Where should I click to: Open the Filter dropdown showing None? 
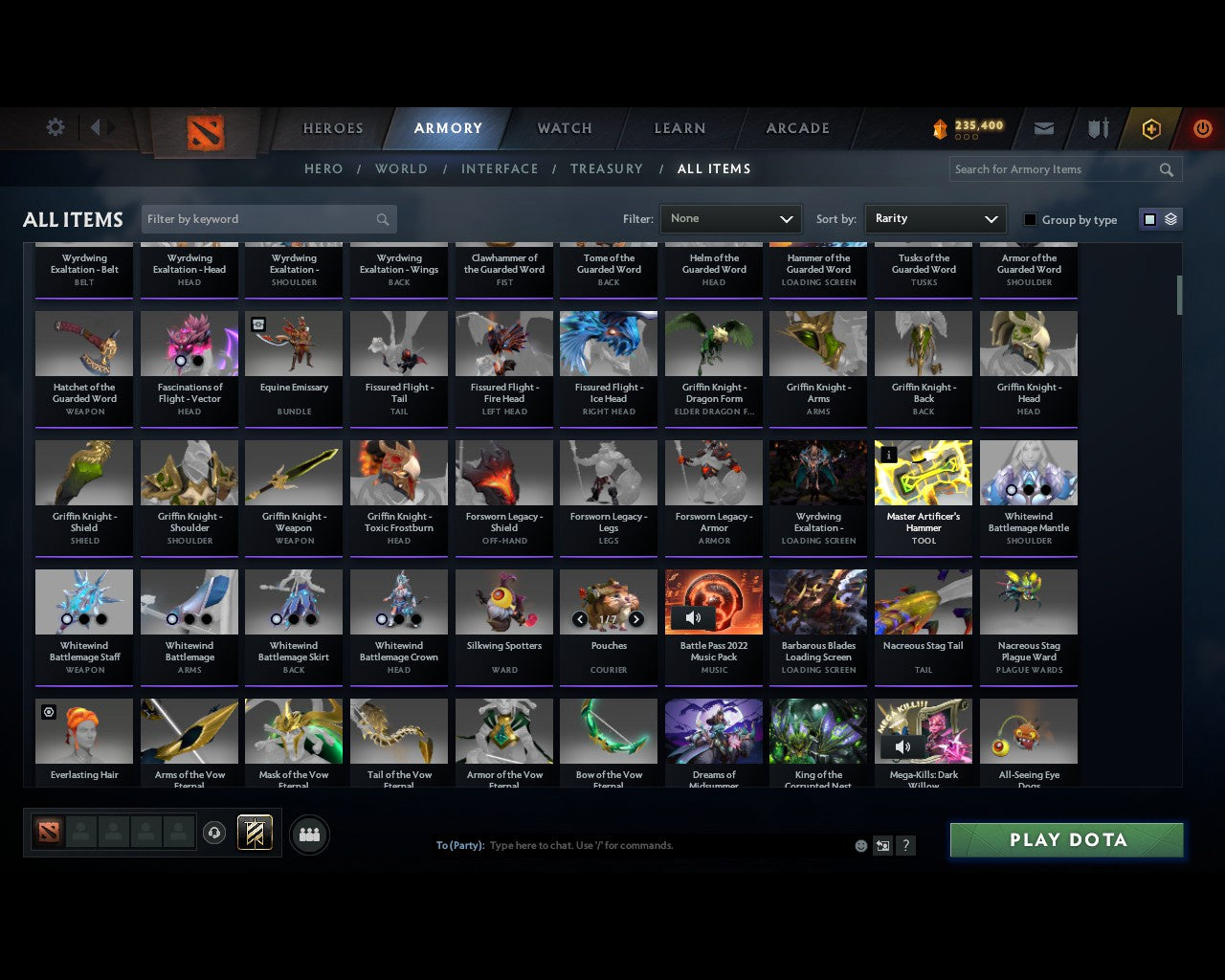pos(731,219)
